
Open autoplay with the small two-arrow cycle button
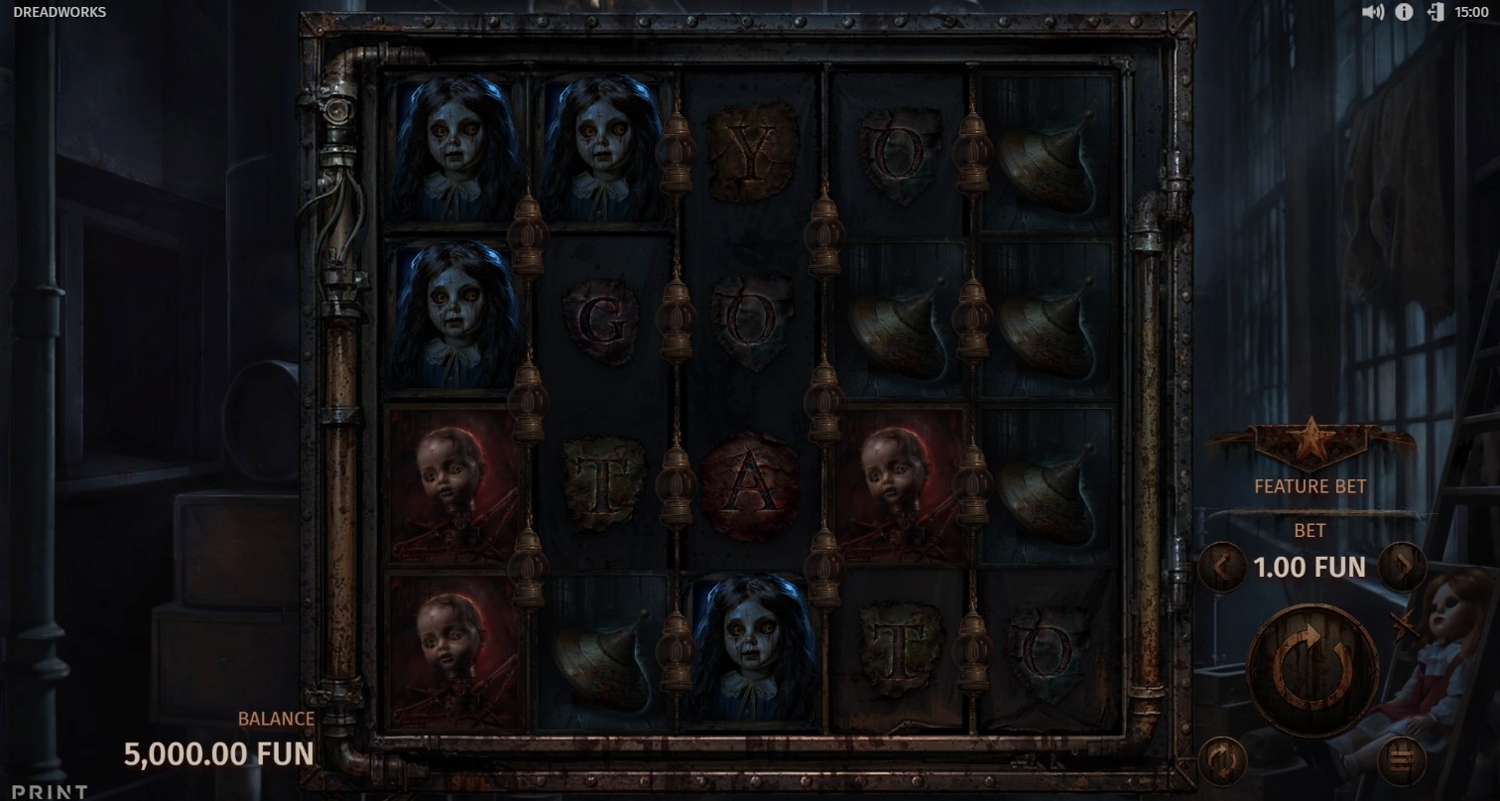coord(1220,761)
